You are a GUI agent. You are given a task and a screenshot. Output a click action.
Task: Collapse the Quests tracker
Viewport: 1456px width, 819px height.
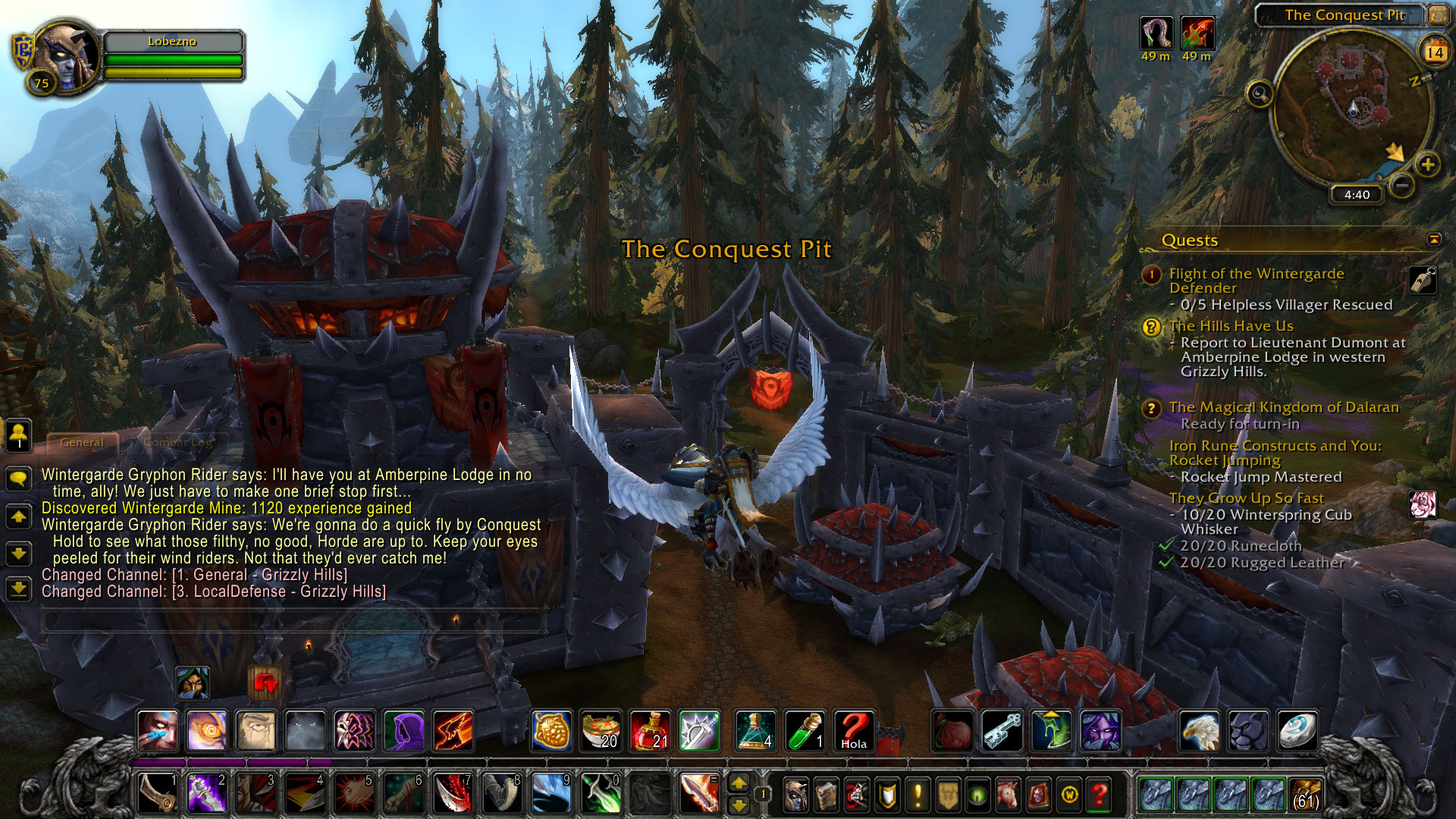point(1434,240)
